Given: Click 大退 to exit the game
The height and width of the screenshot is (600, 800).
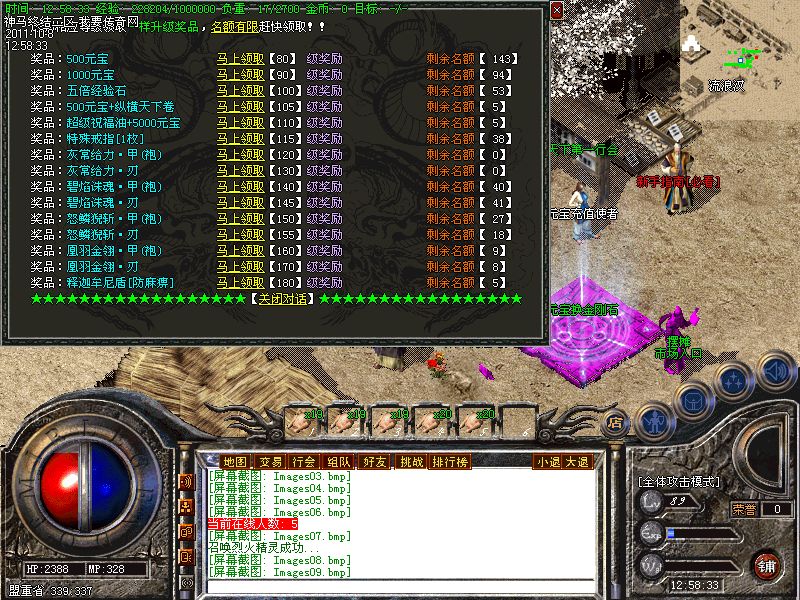Looking at the screenshot, I should point(577,461).
